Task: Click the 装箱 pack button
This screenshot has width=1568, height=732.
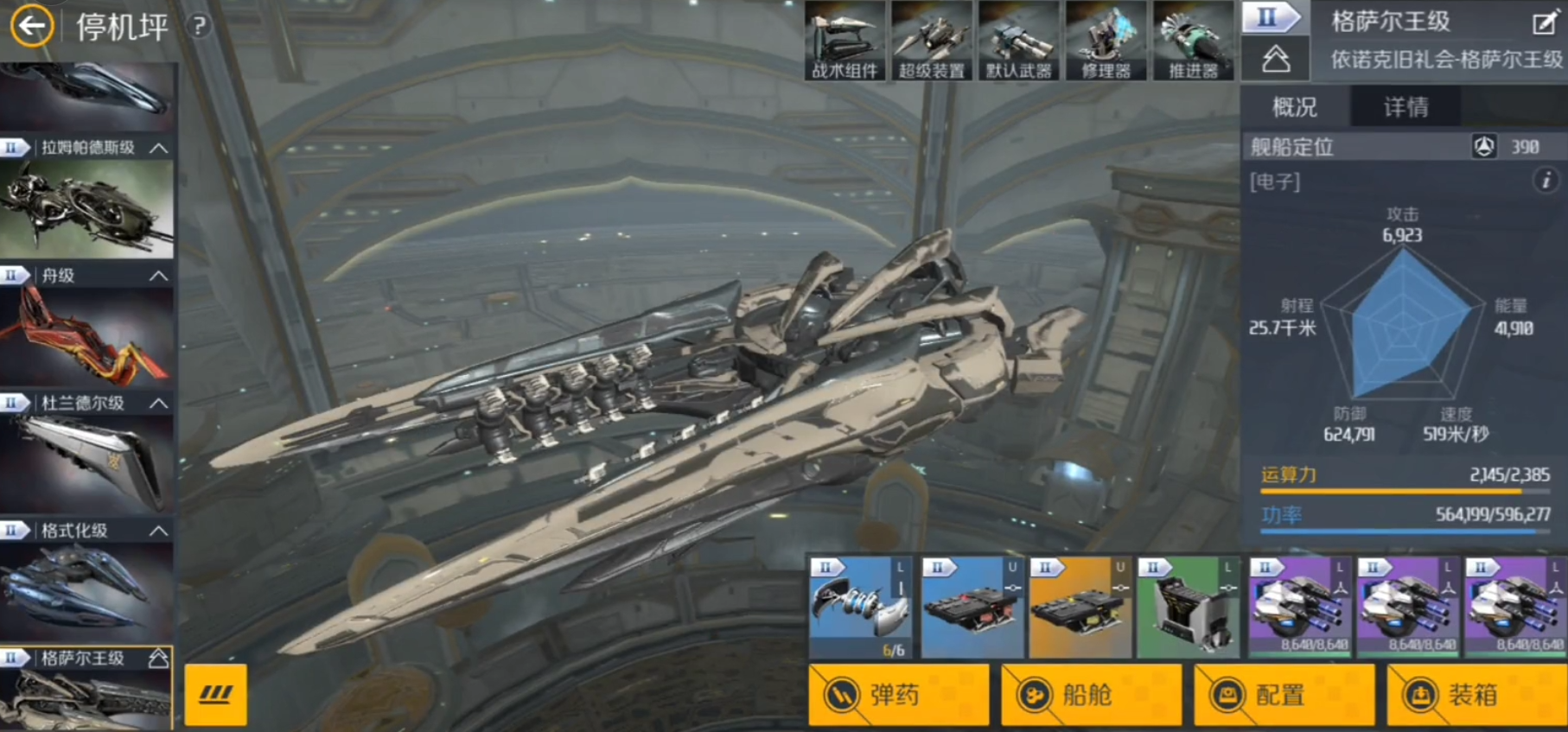Action: 1476,694
